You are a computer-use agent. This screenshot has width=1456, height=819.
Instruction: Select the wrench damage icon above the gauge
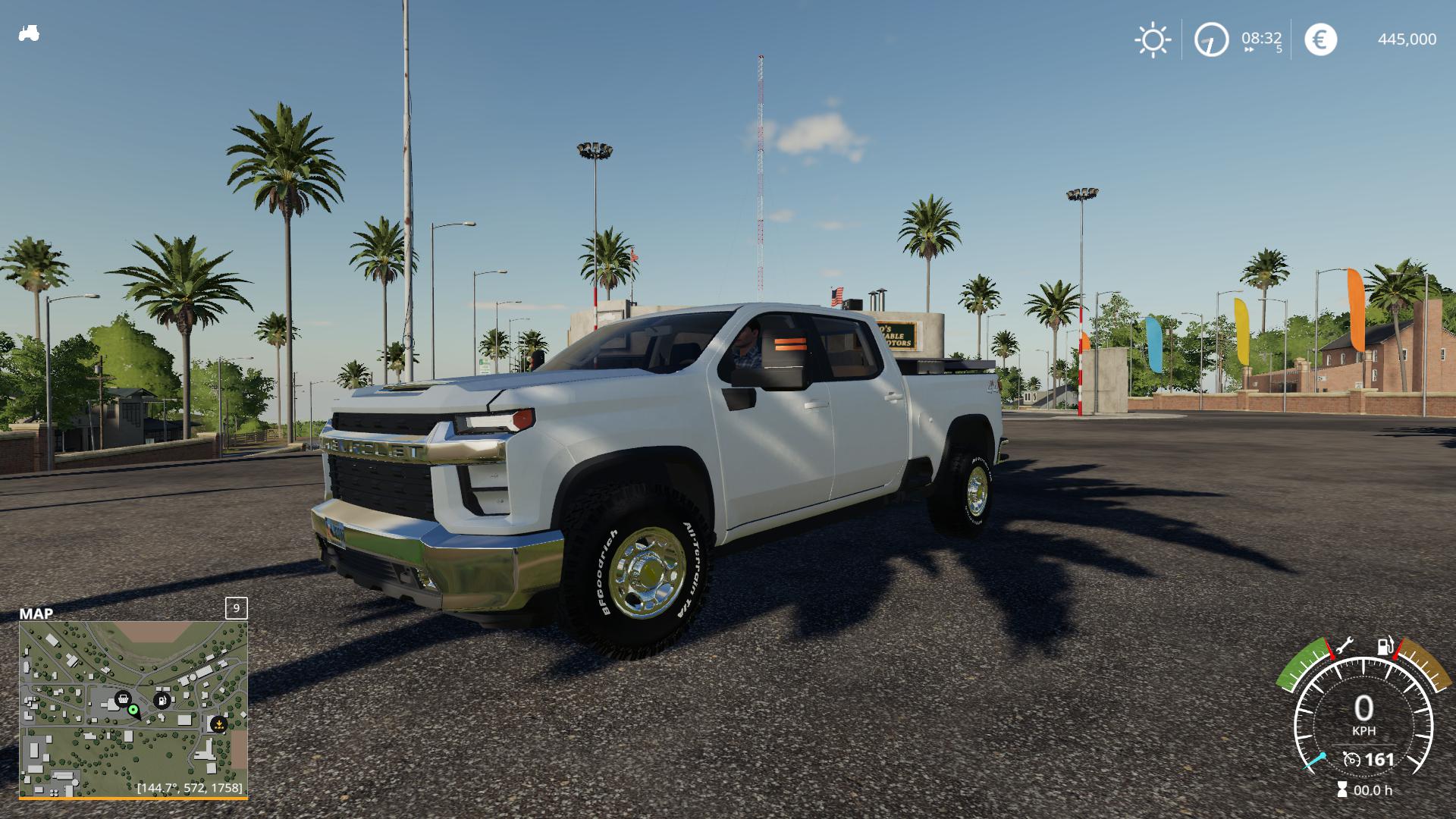1344,647
